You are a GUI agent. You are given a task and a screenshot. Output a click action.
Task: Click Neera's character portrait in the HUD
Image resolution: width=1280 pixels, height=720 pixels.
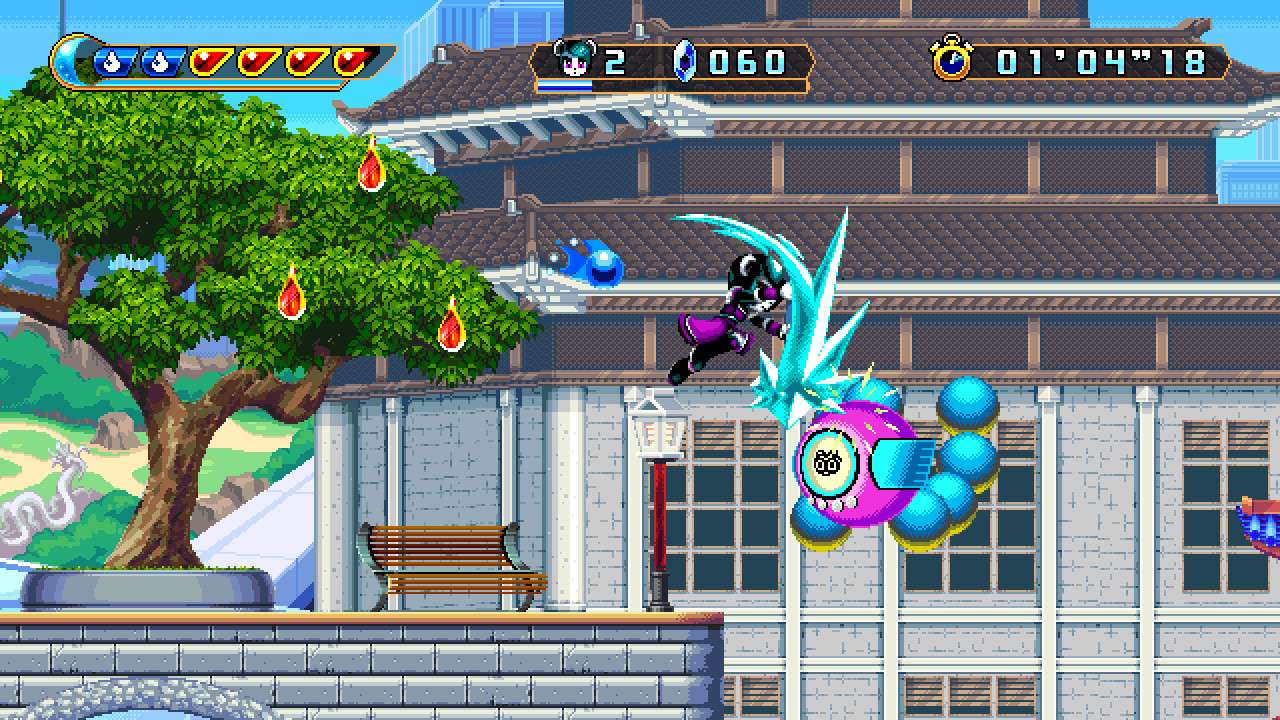[x=575, y=57]
